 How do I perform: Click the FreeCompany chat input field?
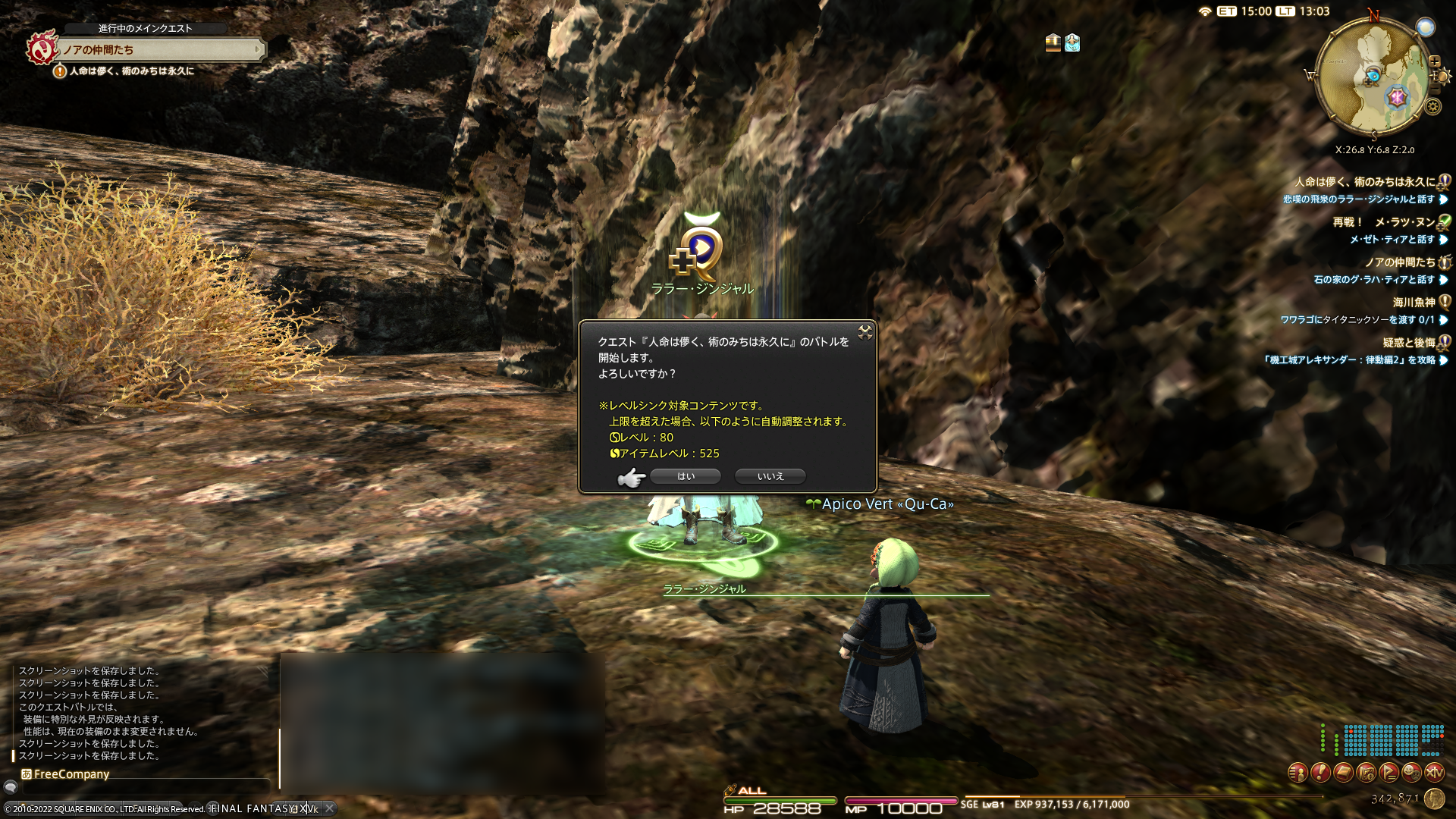click(144, 786)
